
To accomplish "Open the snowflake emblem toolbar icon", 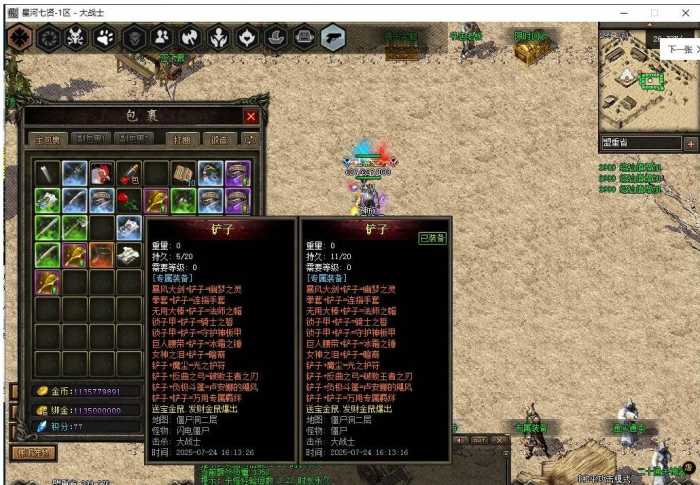I will pos(18,39).
